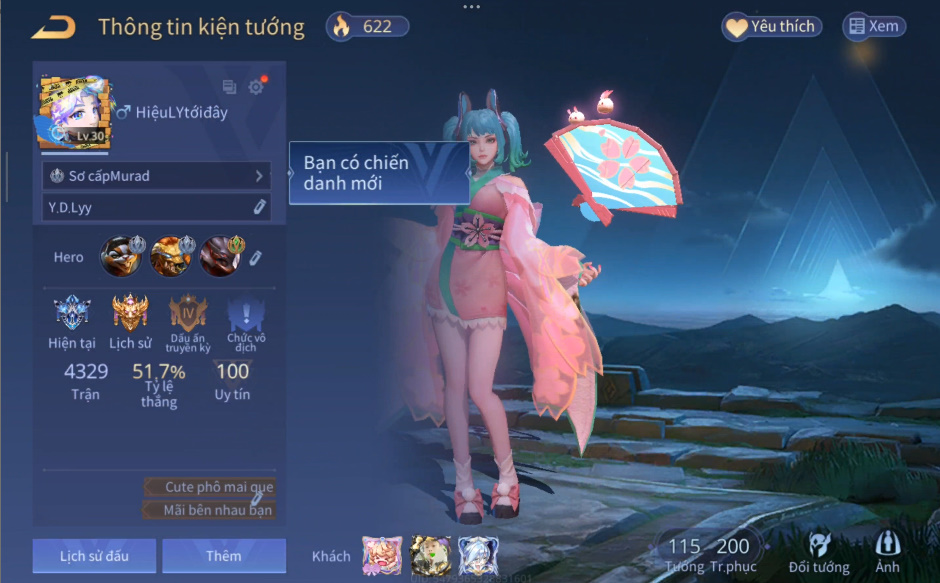
Task: Open Lịch sử đấu match history
Action: click(94, 556)
